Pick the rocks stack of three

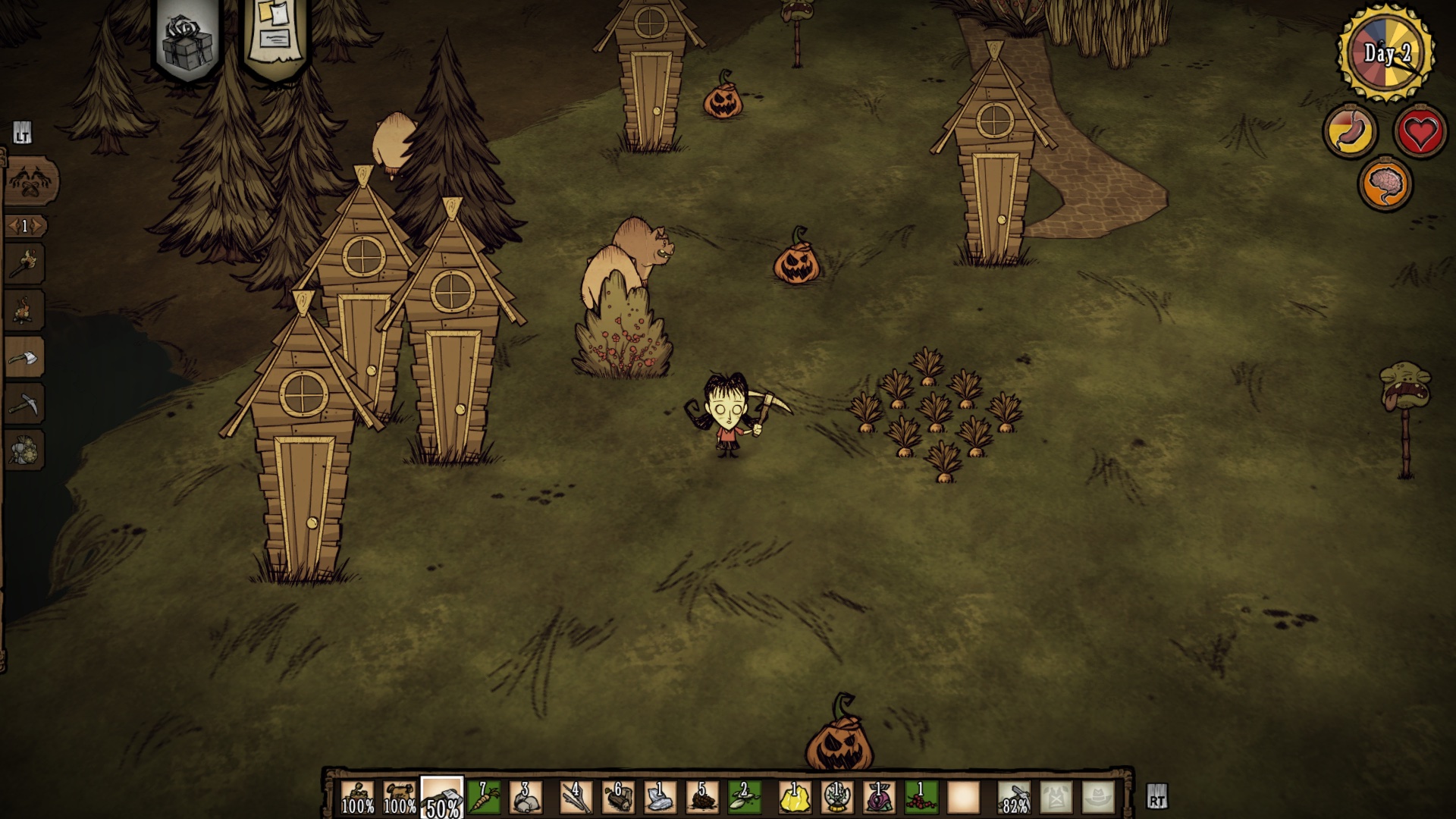pyautogui.click(x=526, y=798)
